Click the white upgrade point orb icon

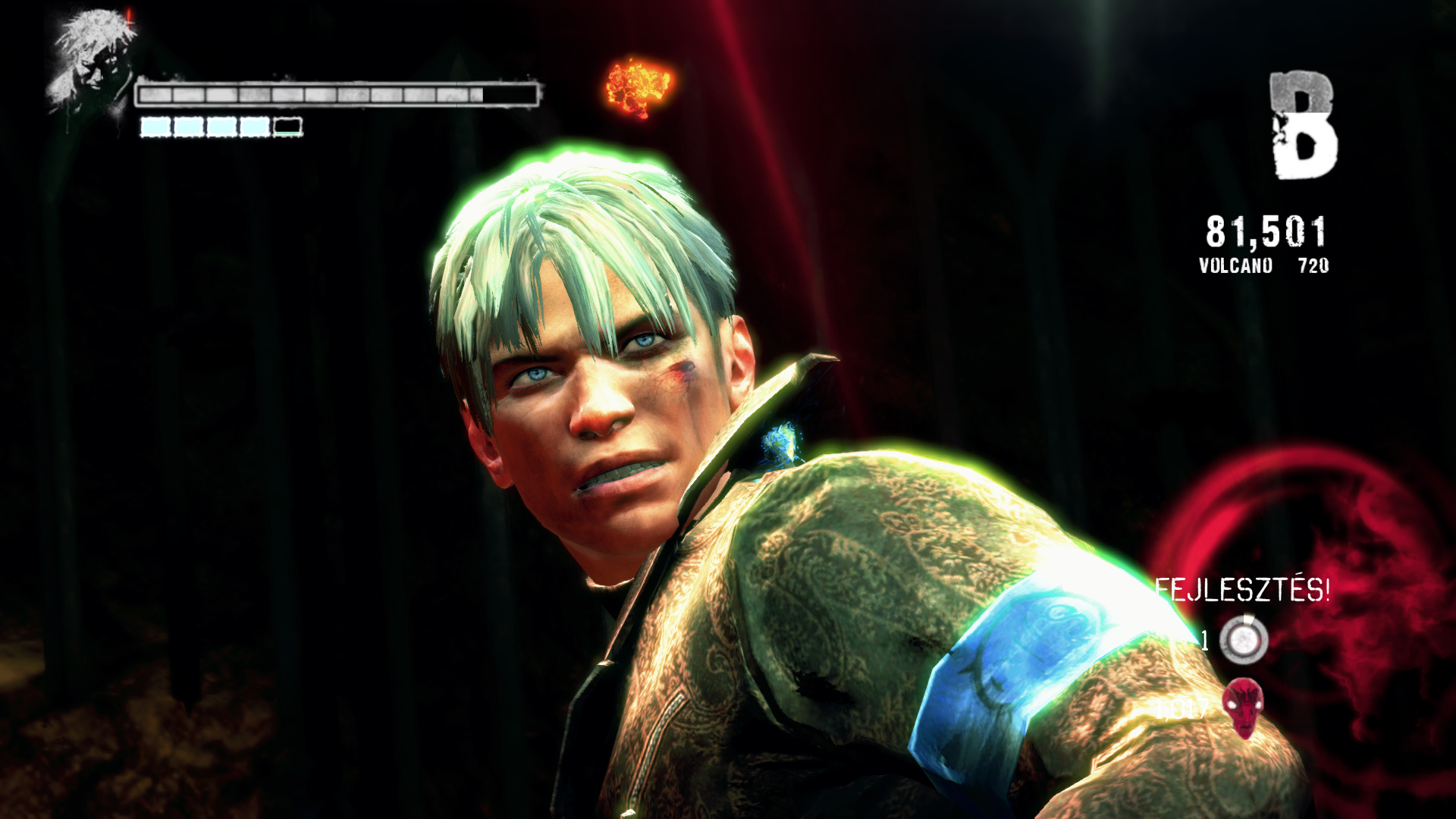point(1244,641)
